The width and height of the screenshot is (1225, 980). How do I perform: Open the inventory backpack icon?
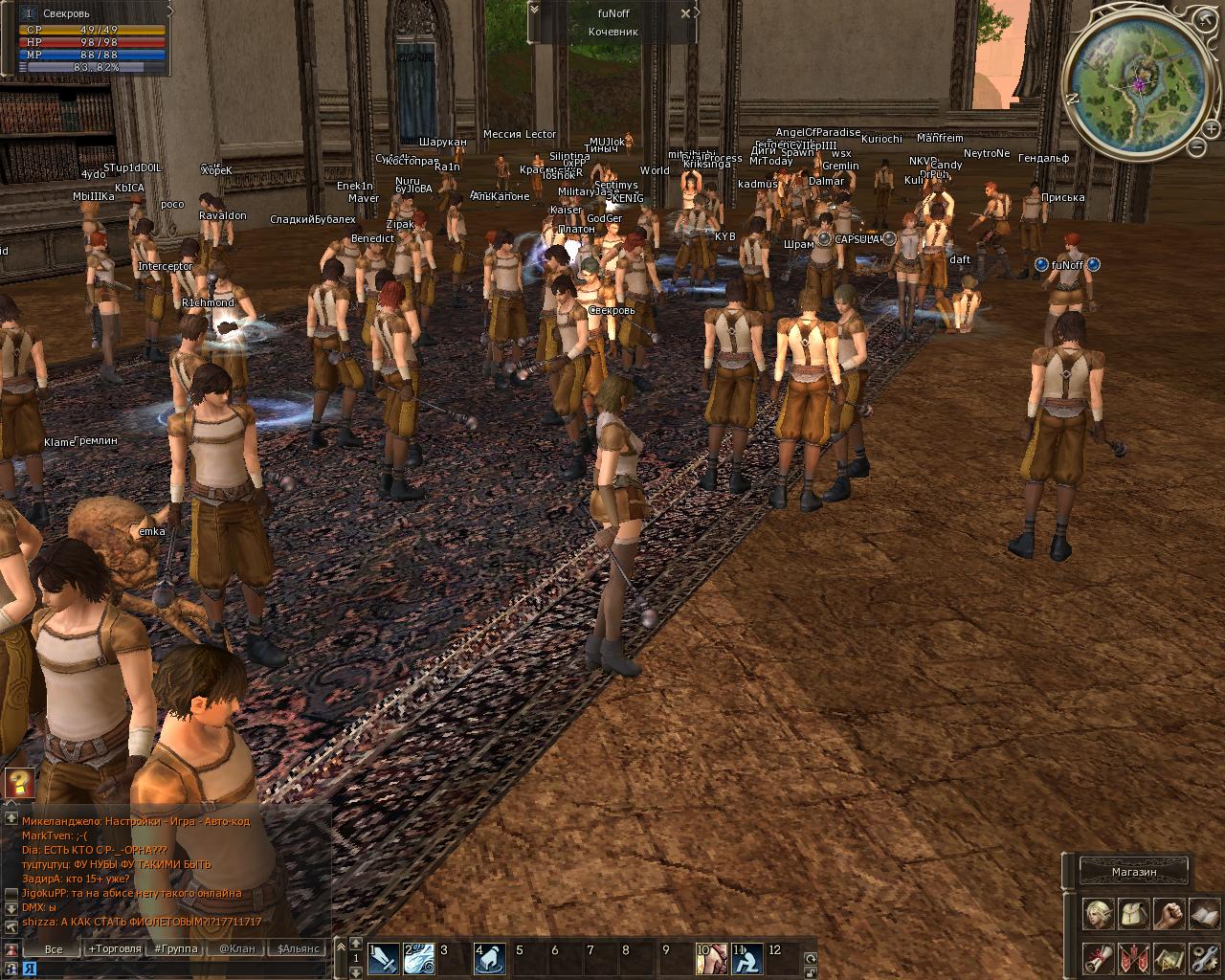pos(1134,914)
